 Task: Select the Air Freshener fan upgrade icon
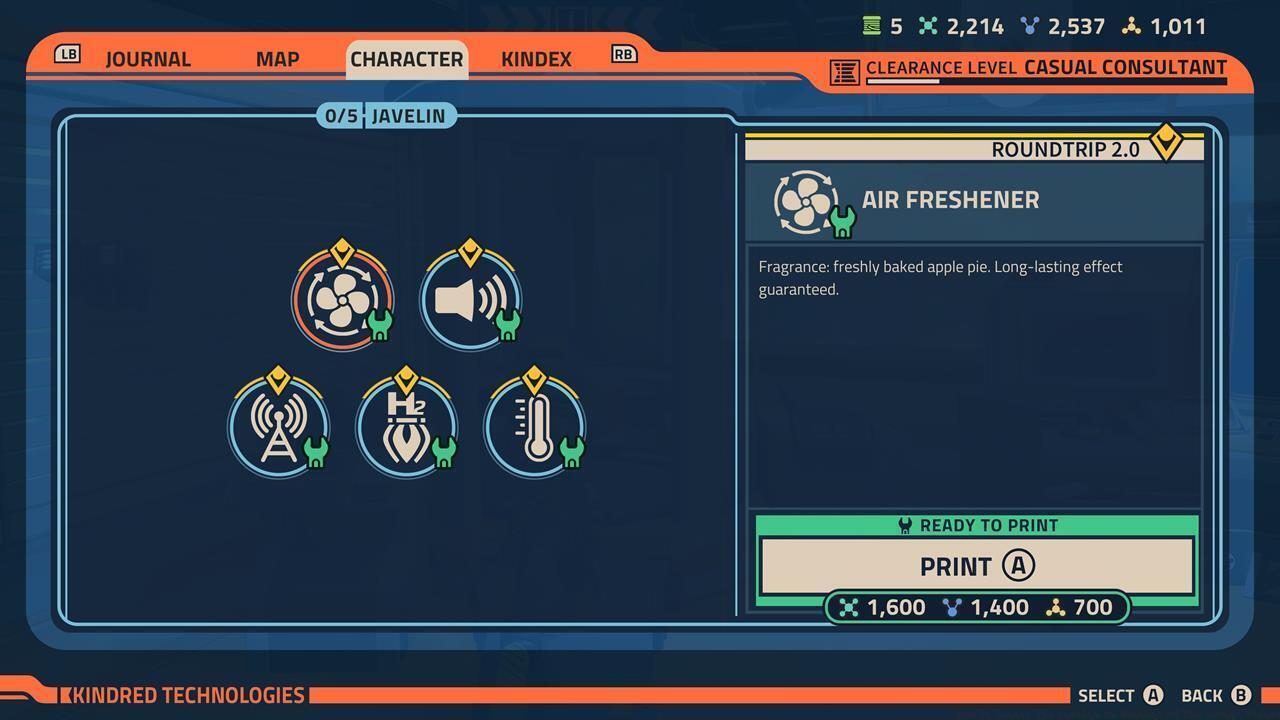[342, 298]
